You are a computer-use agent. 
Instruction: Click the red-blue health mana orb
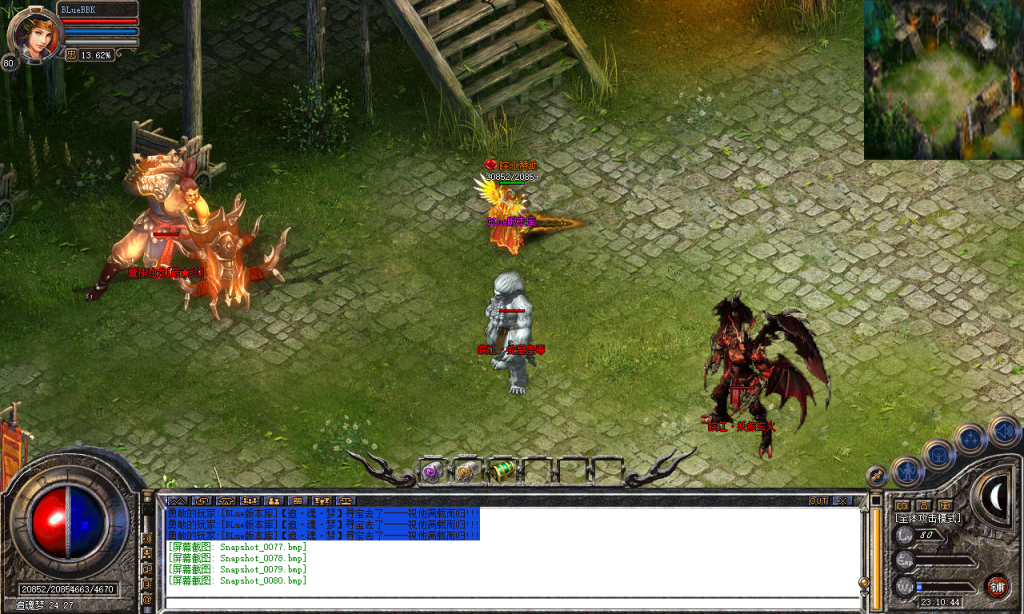68,526
